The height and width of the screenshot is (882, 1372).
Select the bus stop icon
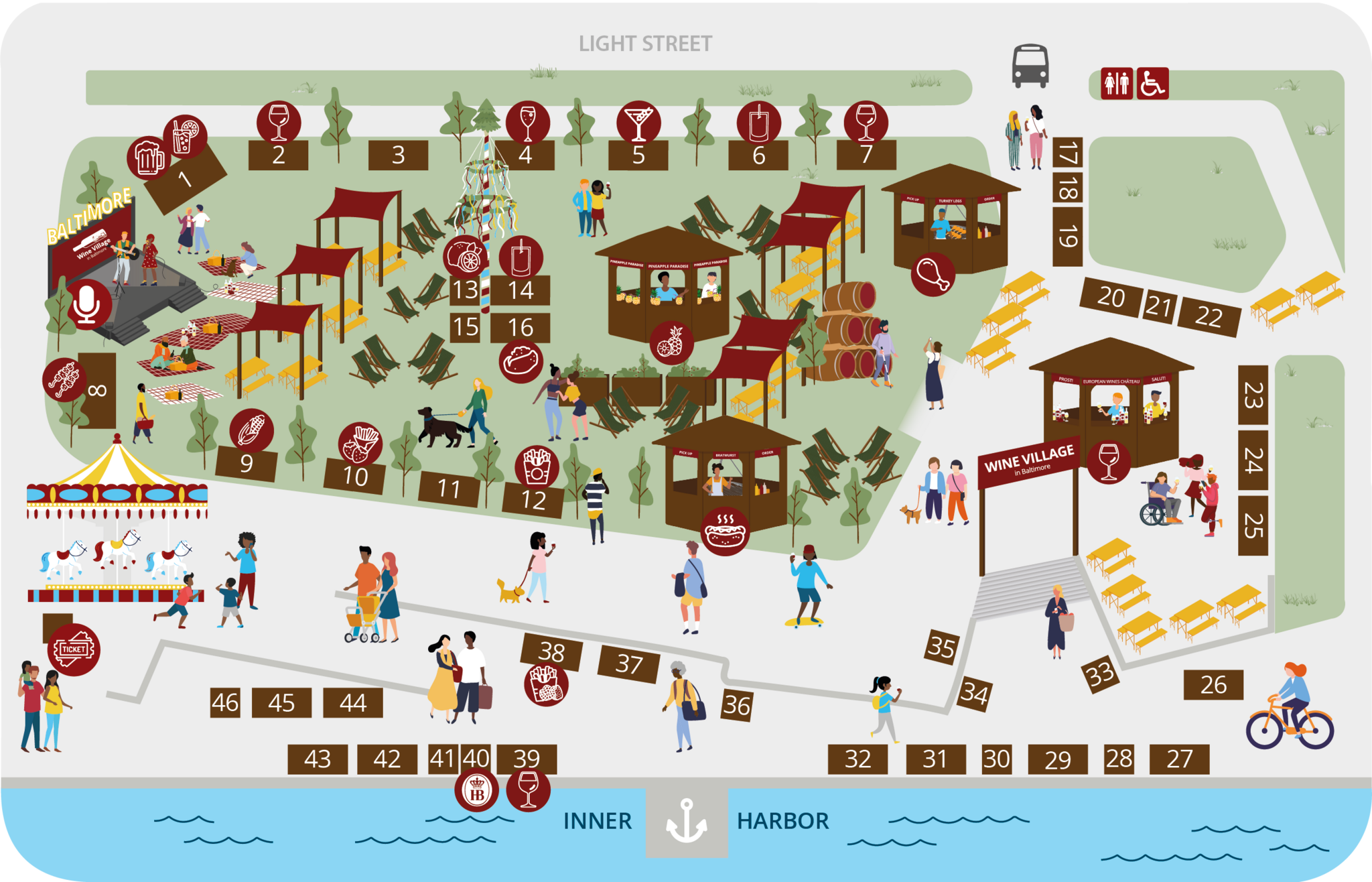(1030, 66)
